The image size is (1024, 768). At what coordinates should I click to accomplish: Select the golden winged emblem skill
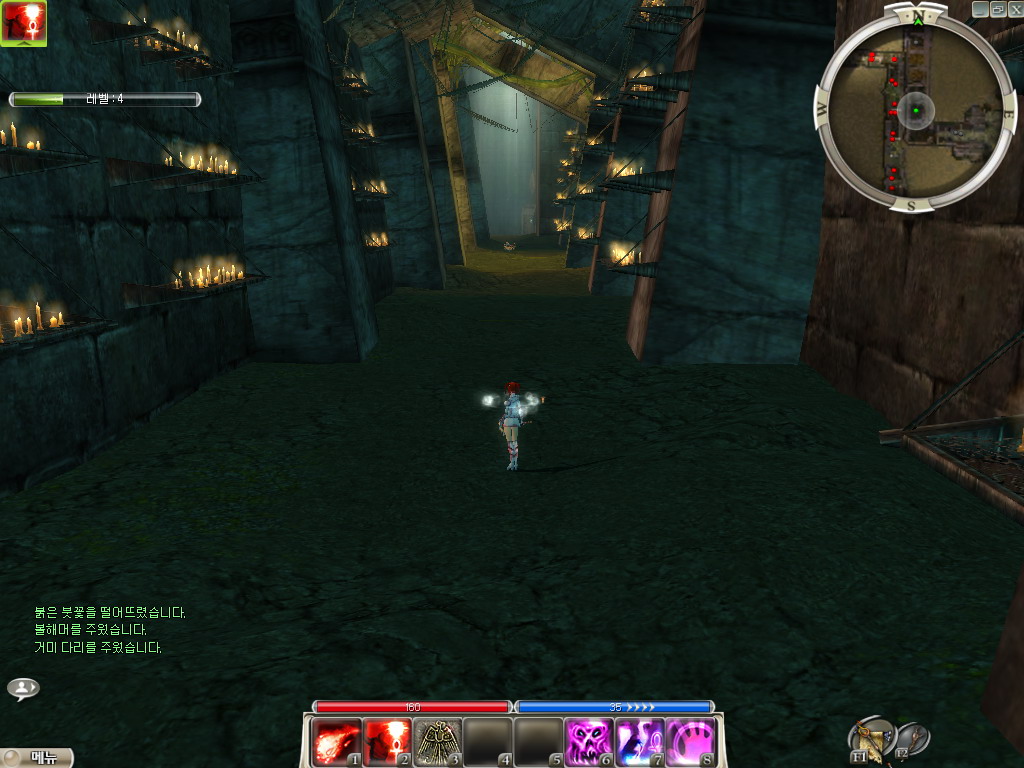437,742
